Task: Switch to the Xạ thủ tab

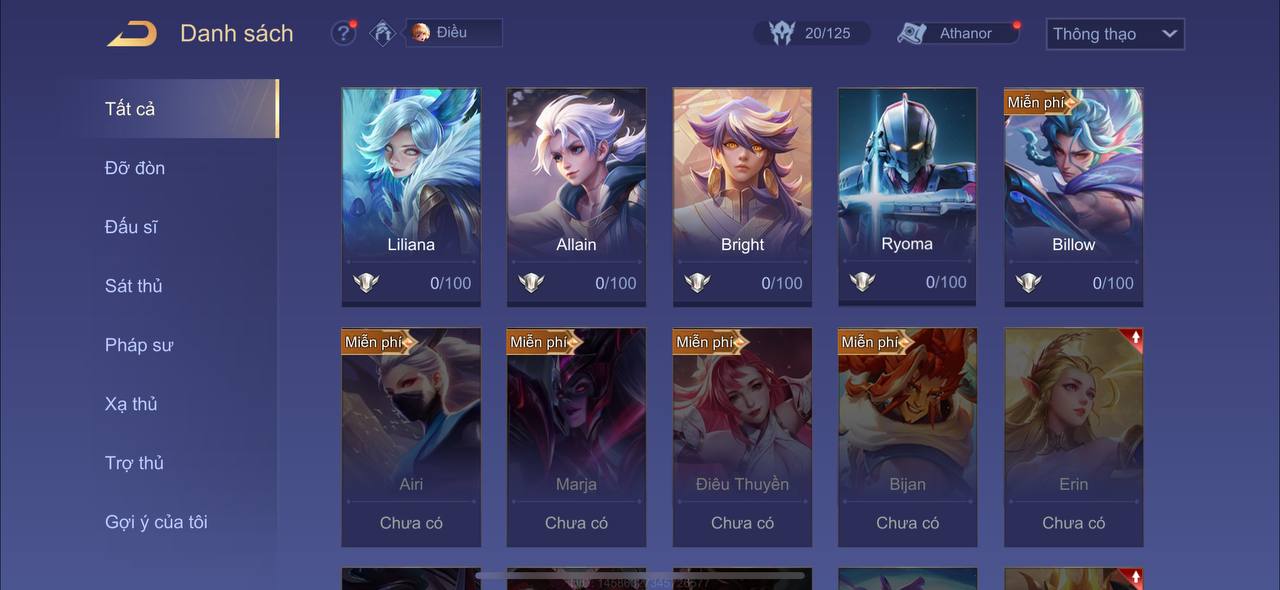Action: click(x=131, y=404)
